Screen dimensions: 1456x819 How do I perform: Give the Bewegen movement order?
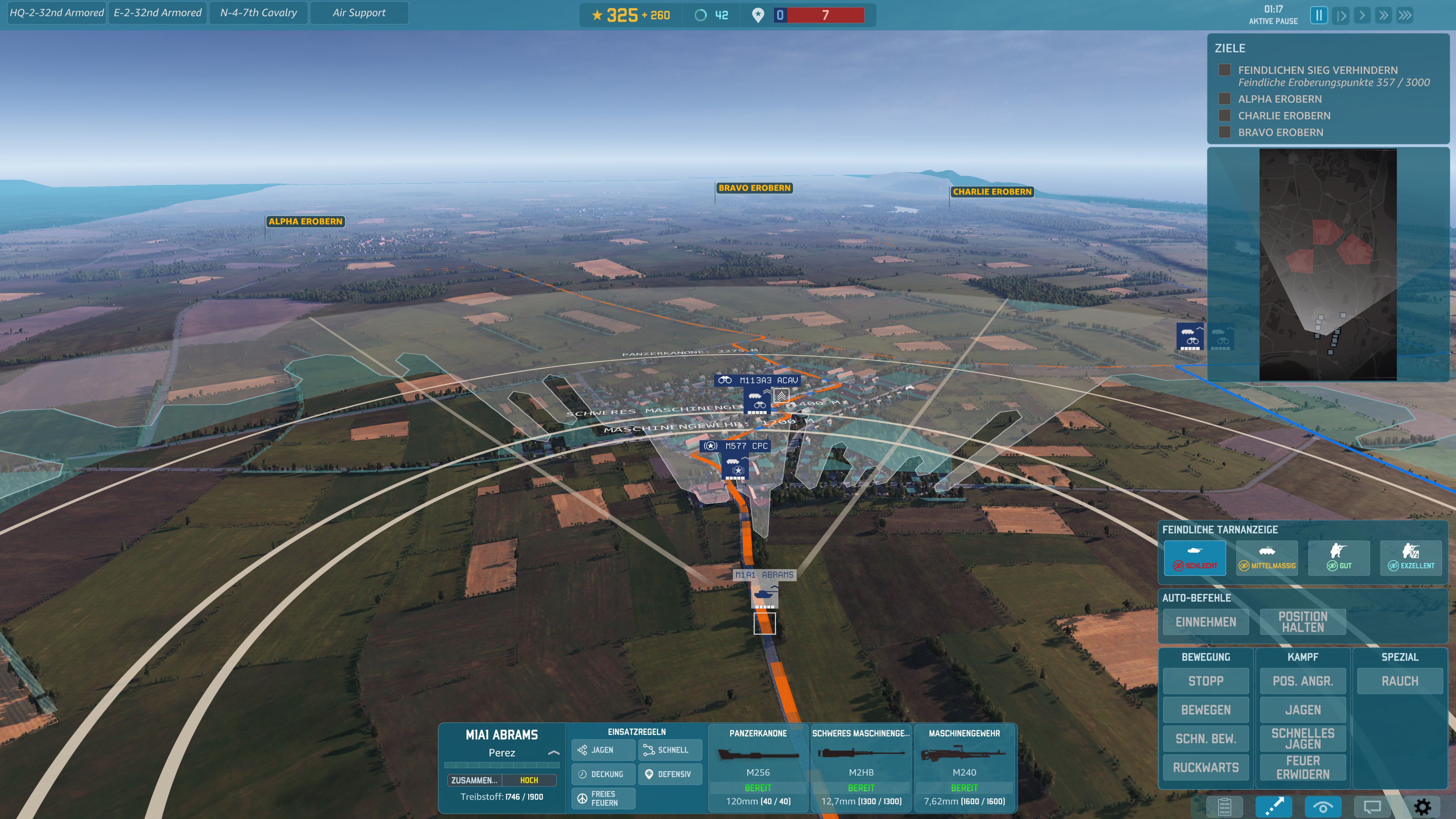pos(1206,710)
